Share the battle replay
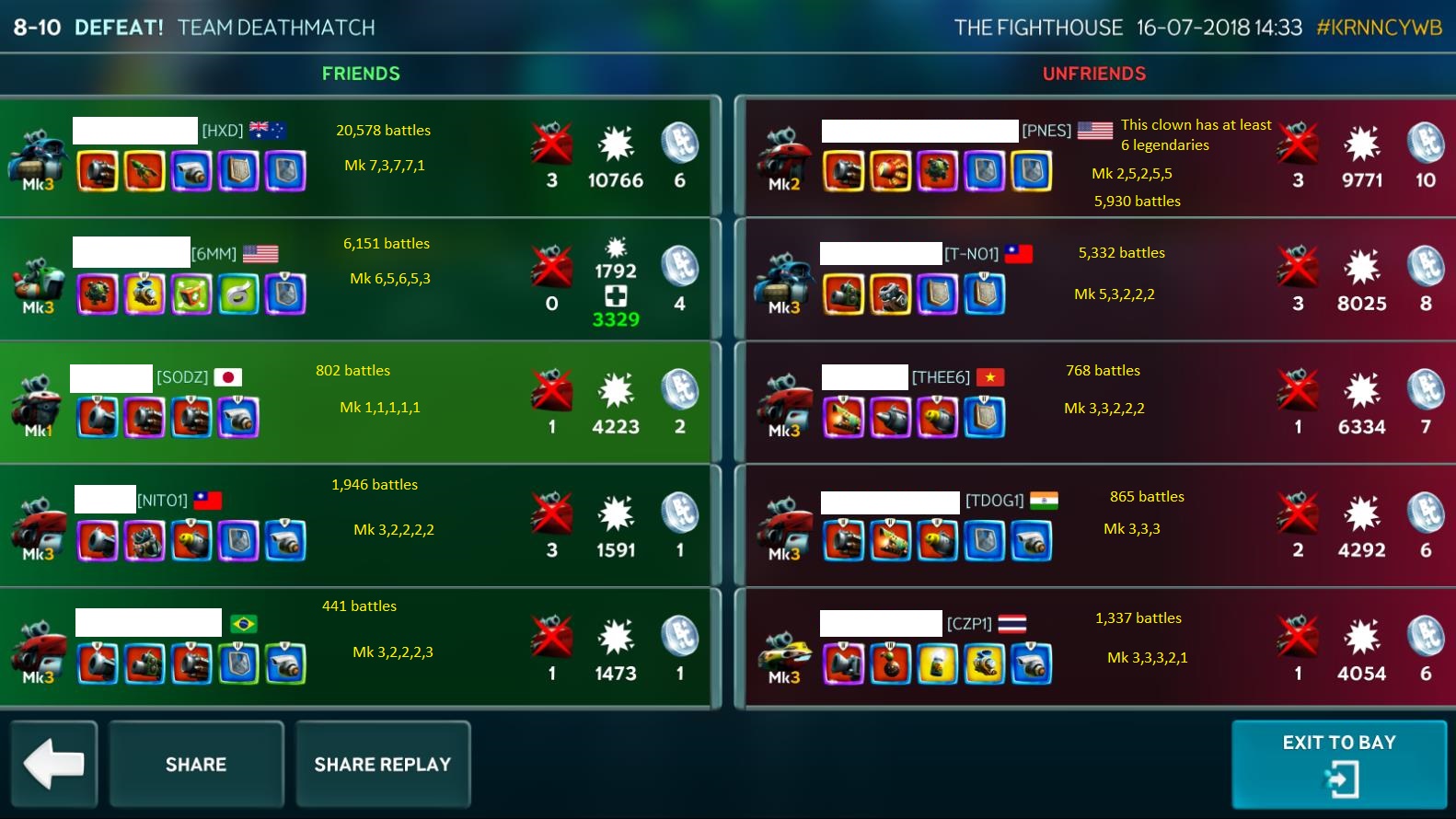Screen dimensions: 1456x819 (382, 764)
